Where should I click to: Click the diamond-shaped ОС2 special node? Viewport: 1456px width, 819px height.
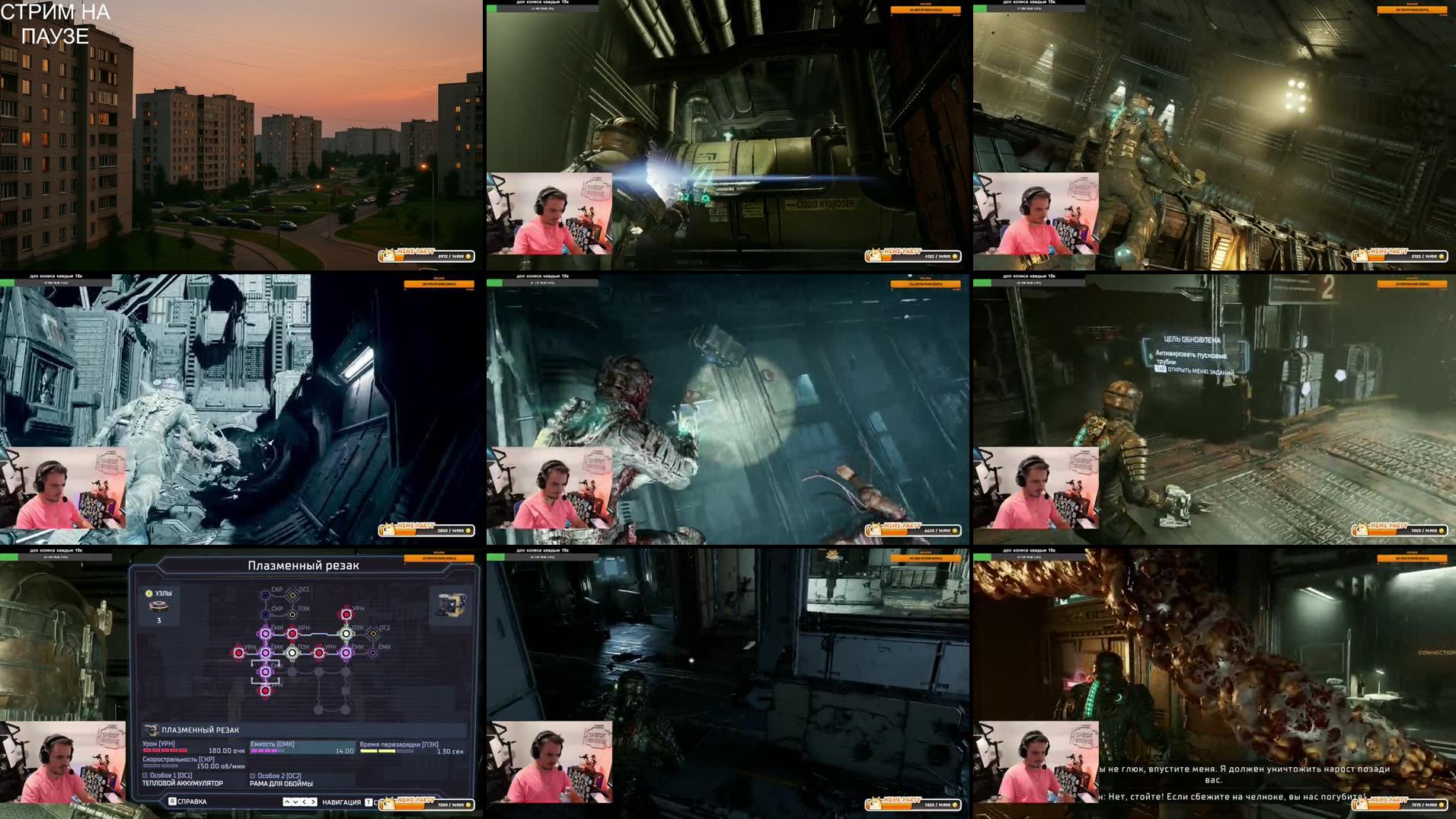pyautogui.click(x=373, y=634)
